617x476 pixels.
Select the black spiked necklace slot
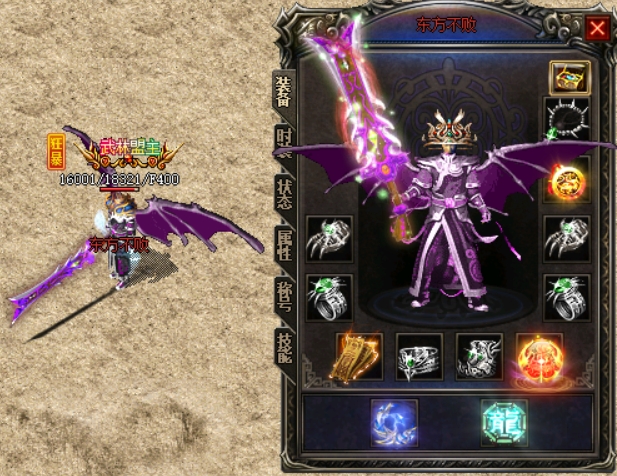pyautogui.click(x=567, y=121)
